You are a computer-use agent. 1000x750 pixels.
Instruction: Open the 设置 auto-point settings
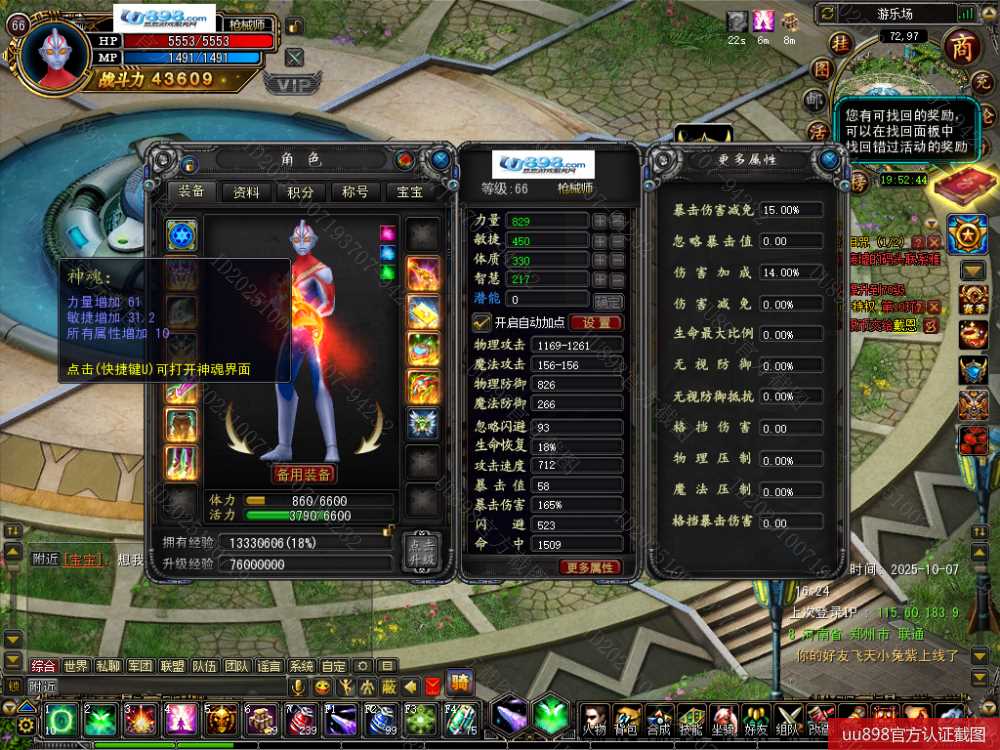pyautogui.click(x=596, y=323)
